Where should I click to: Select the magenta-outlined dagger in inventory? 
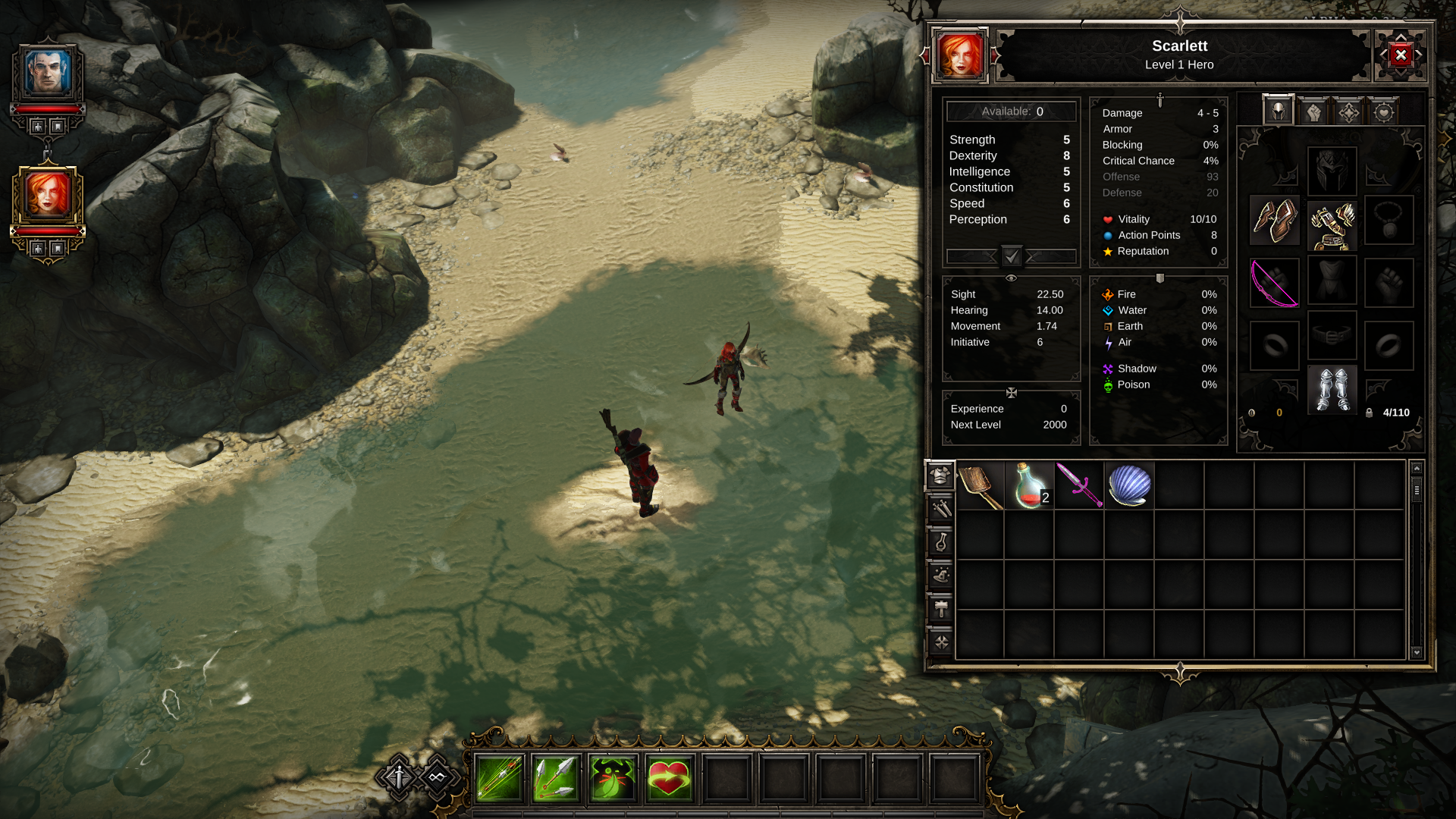pyautogui.click(x=1079, y=485)
